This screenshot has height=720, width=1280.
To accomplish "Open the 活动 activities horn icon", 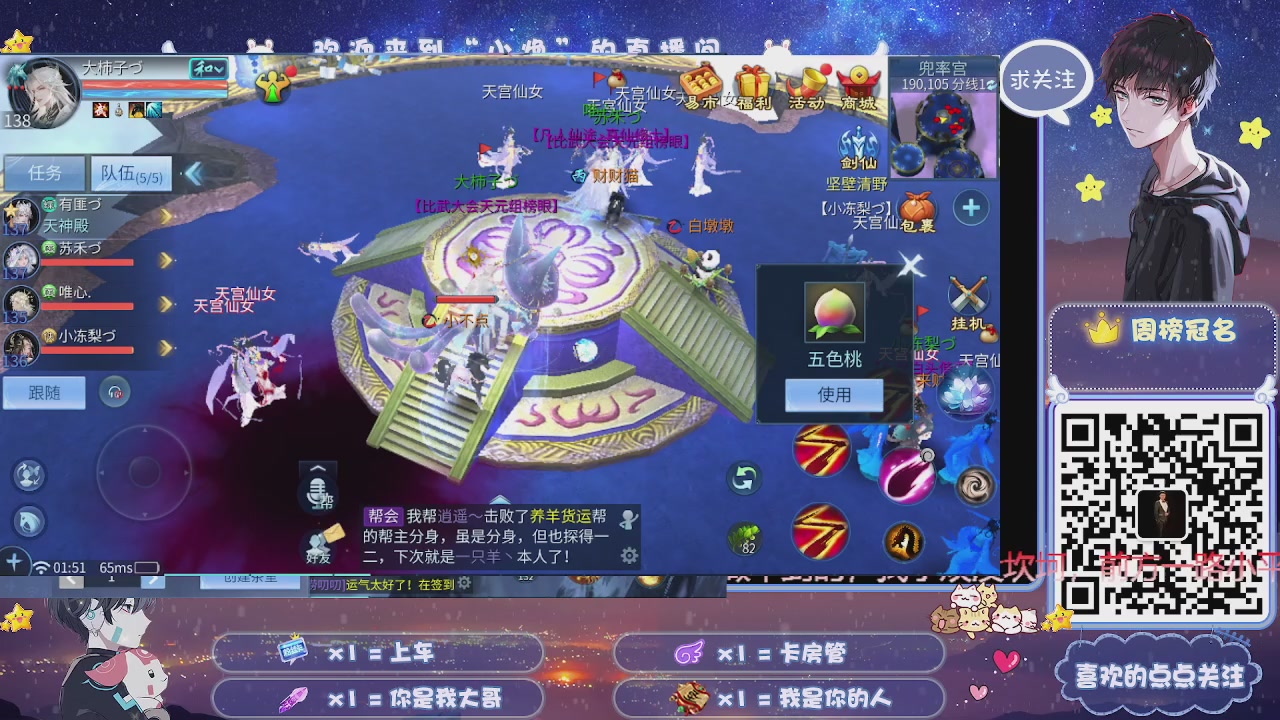I will click(808, 80).
